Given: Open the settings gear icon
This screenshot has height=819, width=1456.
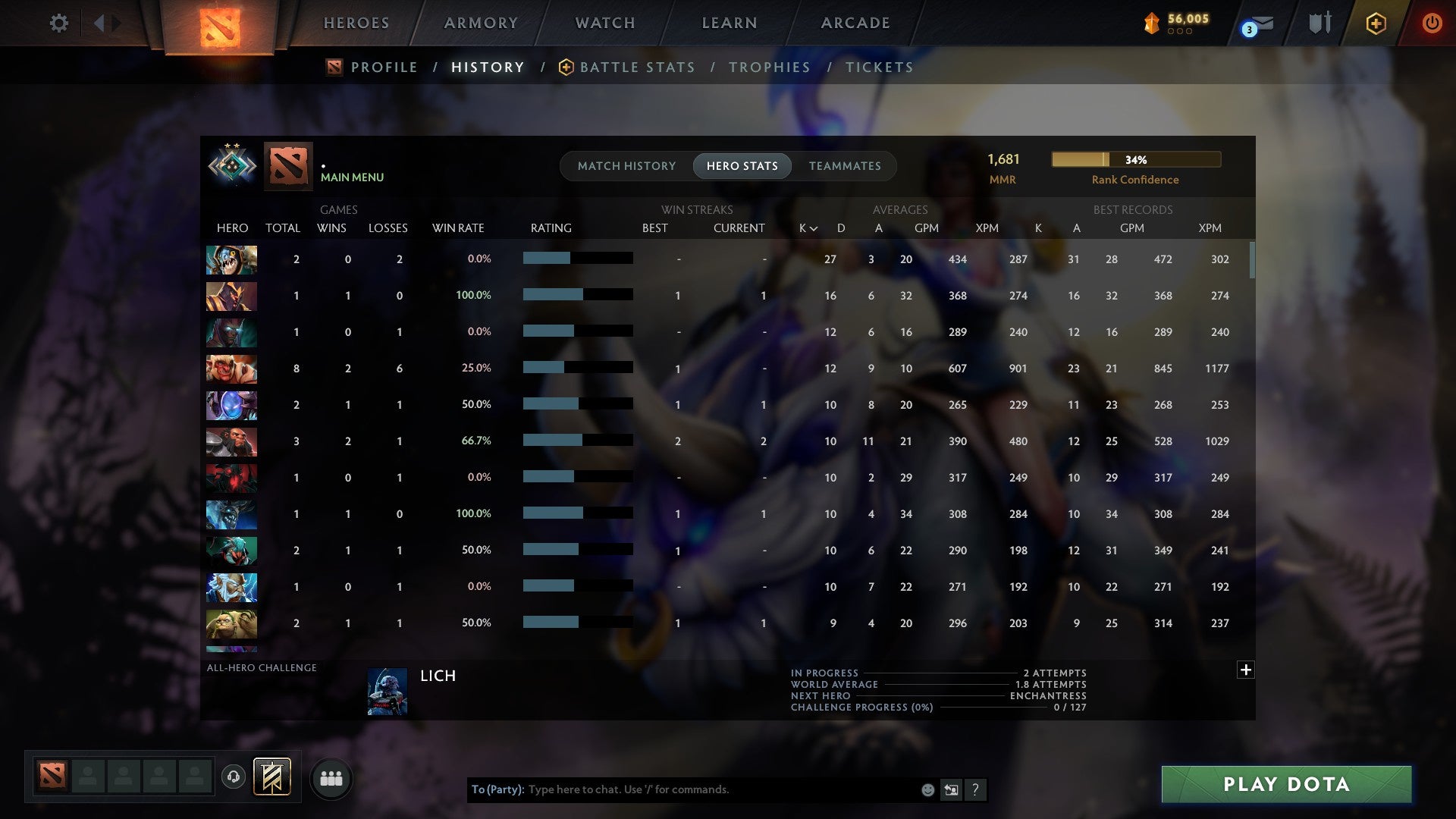Looking at the screenshot, I should click(x=59, y=23).
